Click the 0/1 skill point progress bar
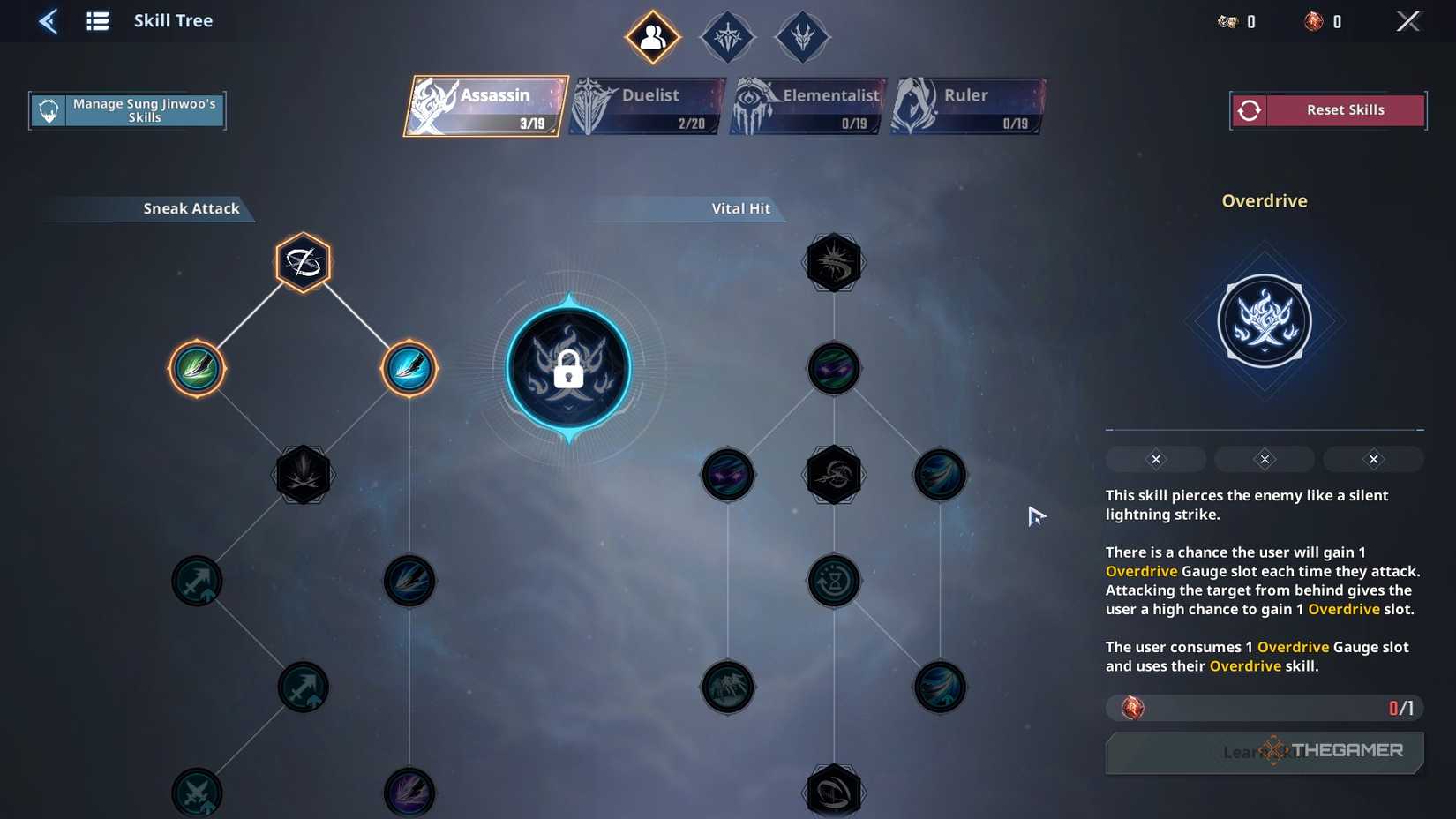This screenshot has height=819, width=1456. [1264, 707]
